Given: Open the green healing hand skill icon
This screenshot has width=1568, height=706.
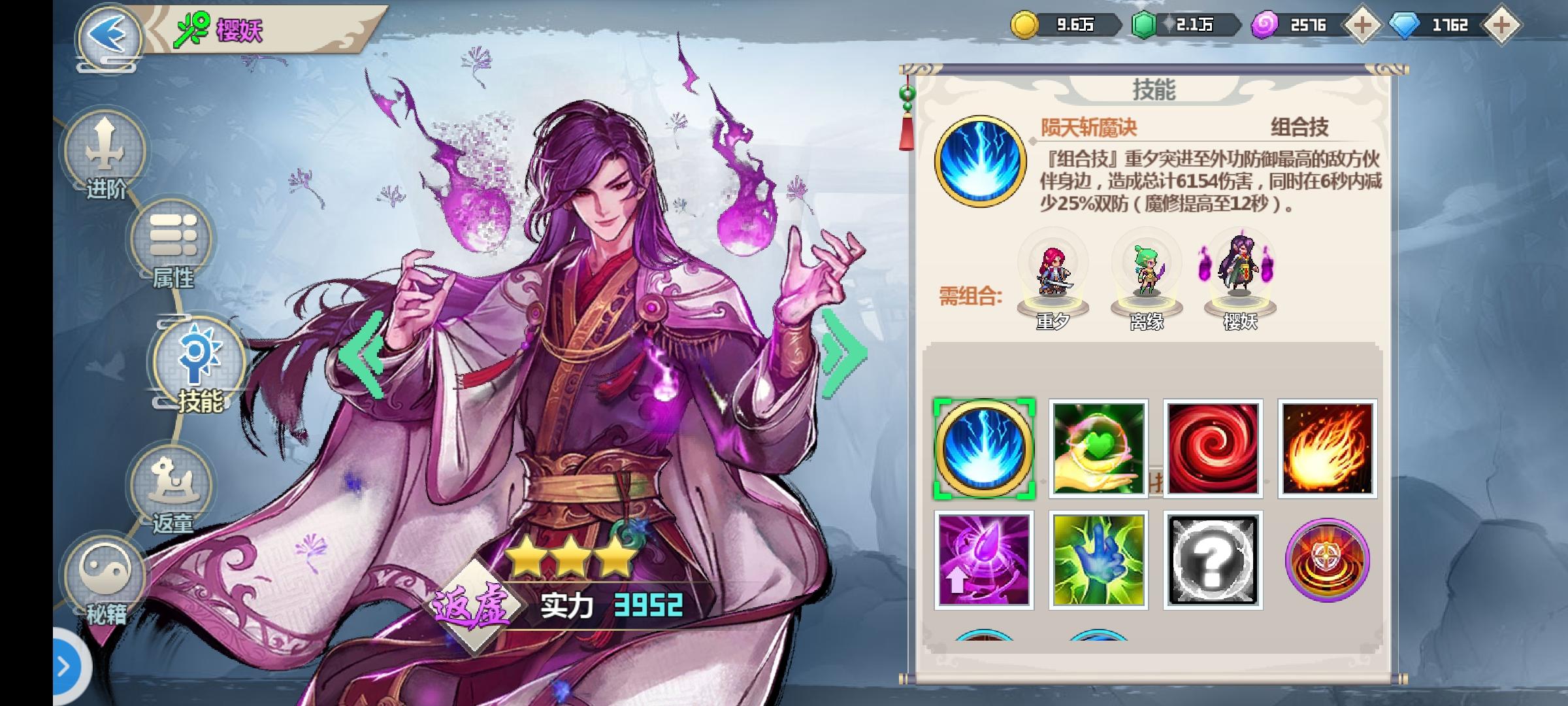Looking at the screenshot, I should point(1098,448).
